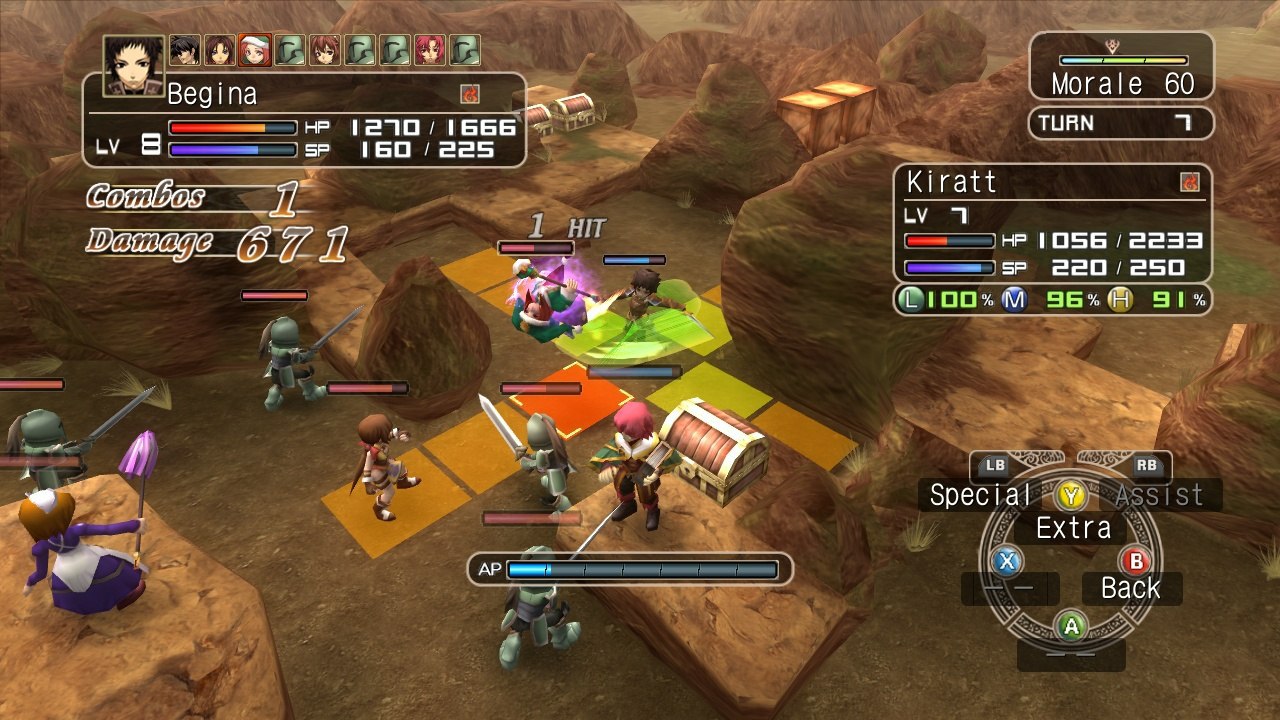Select the gold H 91% accuracy icon

point(1120,298)
